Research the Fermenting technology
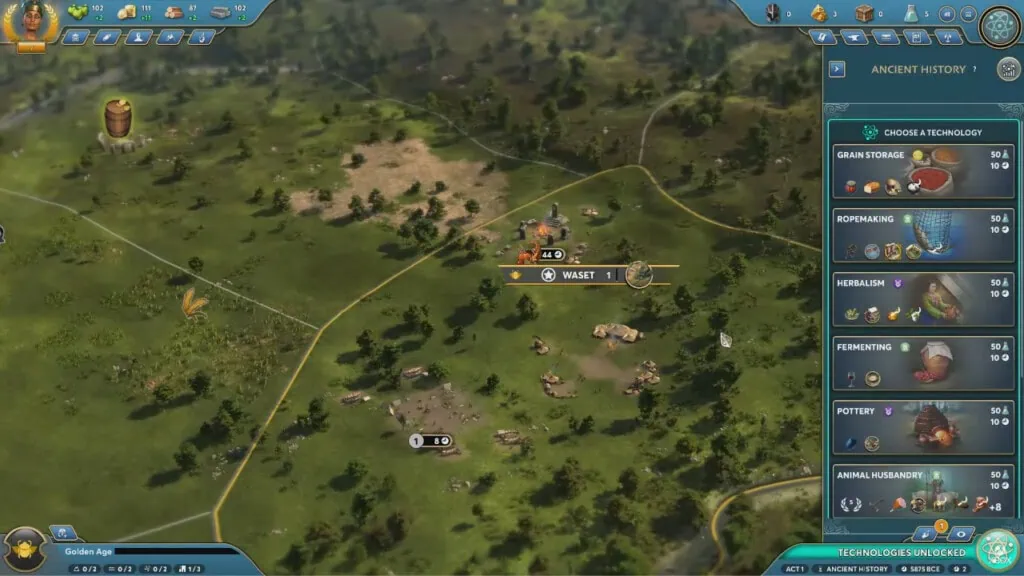1024x576 pixels. click(923, 363)
